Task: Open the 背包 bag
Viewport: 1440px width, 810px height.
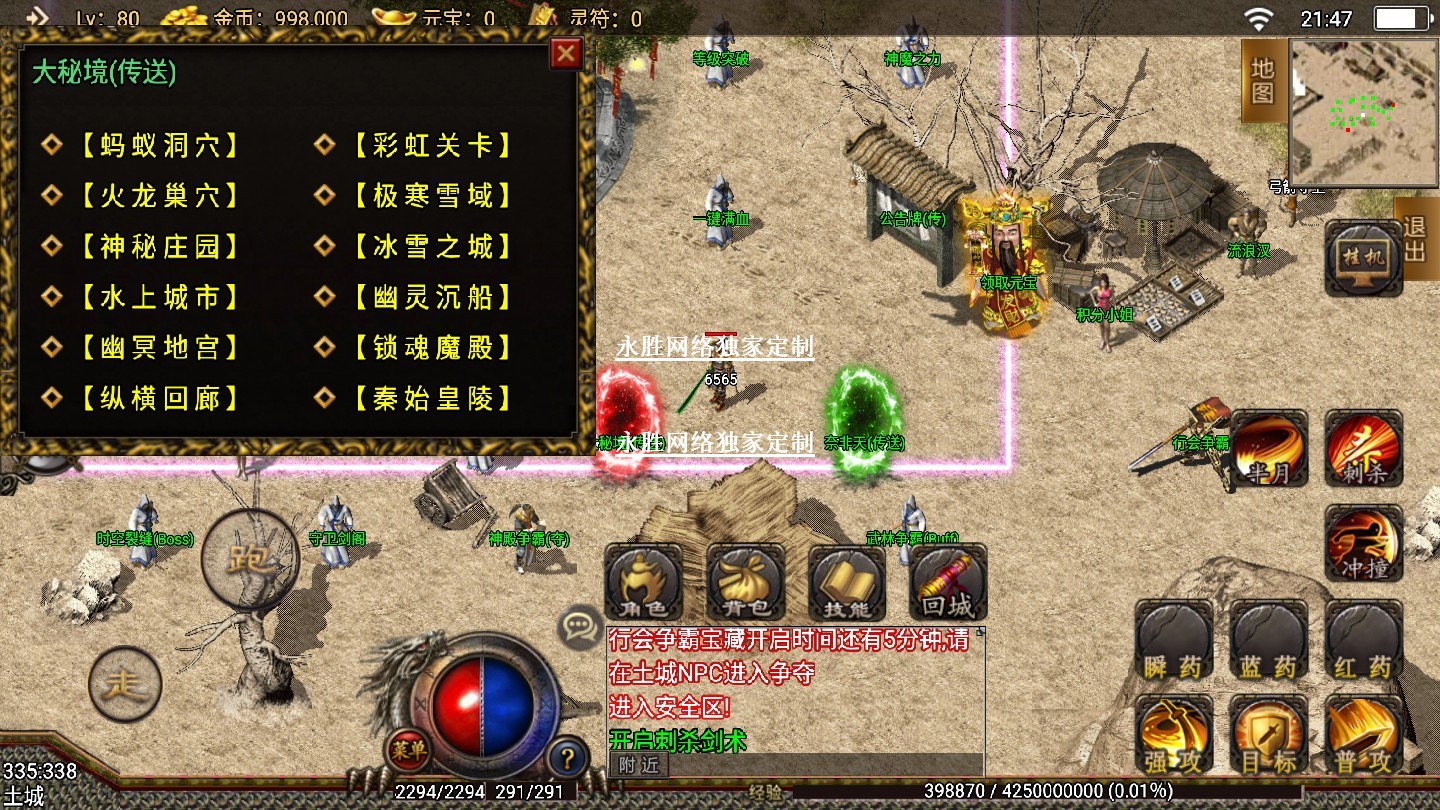Action: point(745,583)
